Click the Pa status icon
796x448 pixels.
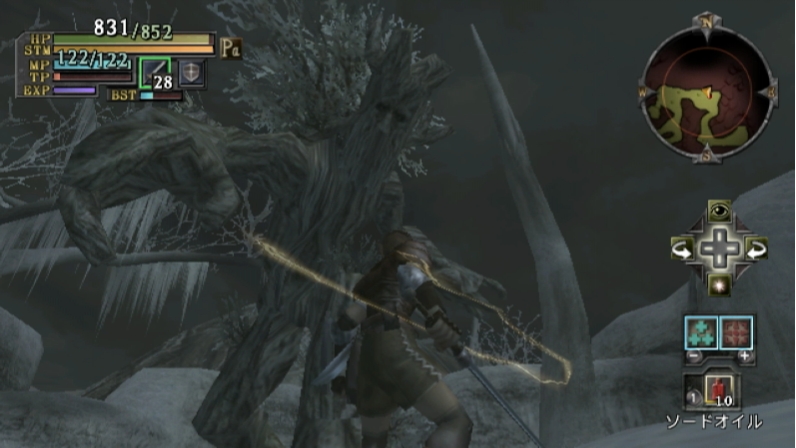click(x=231, y=47)
